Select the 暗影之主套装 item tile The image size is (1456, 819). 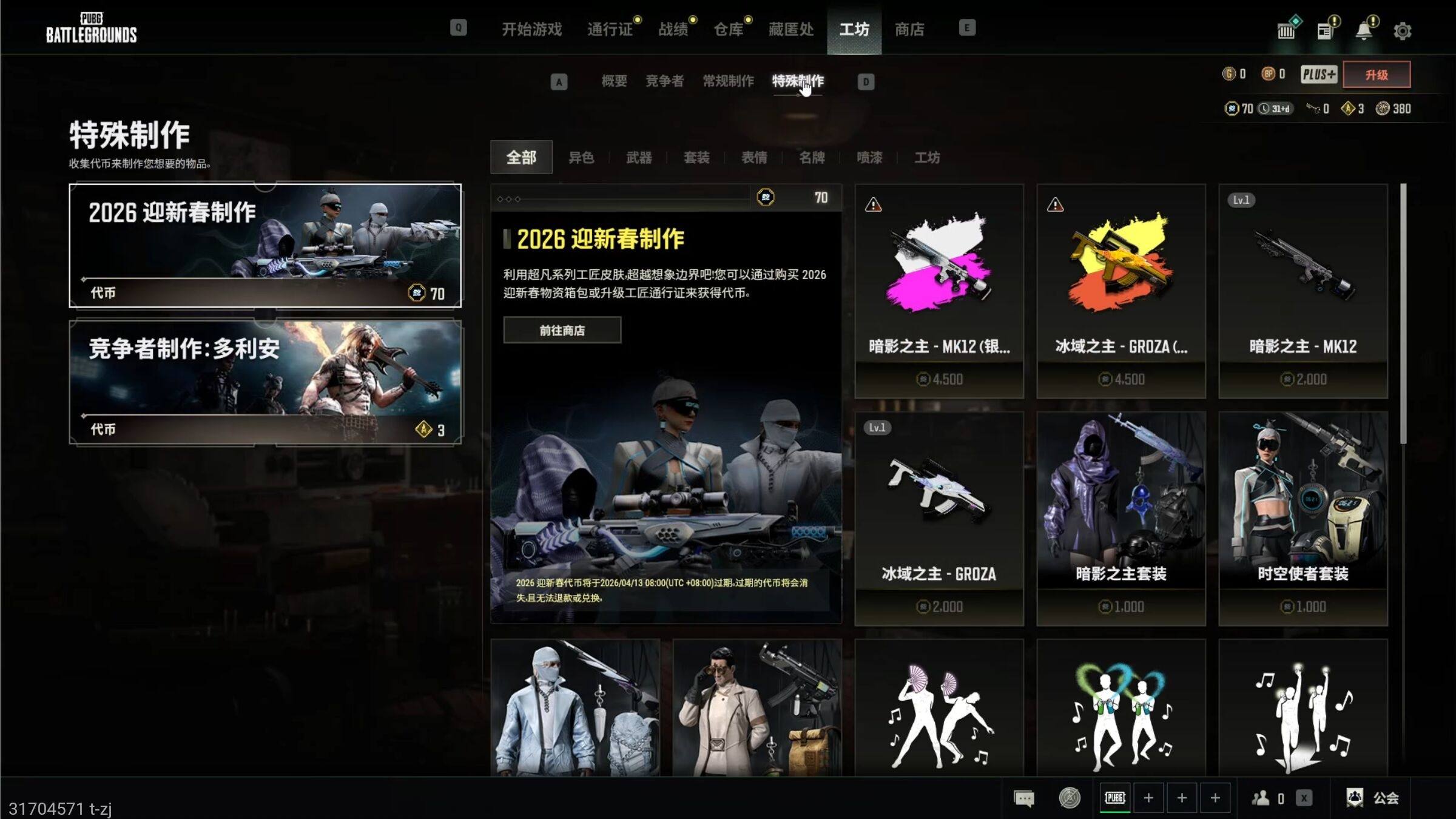click(x=1121, y=518)
